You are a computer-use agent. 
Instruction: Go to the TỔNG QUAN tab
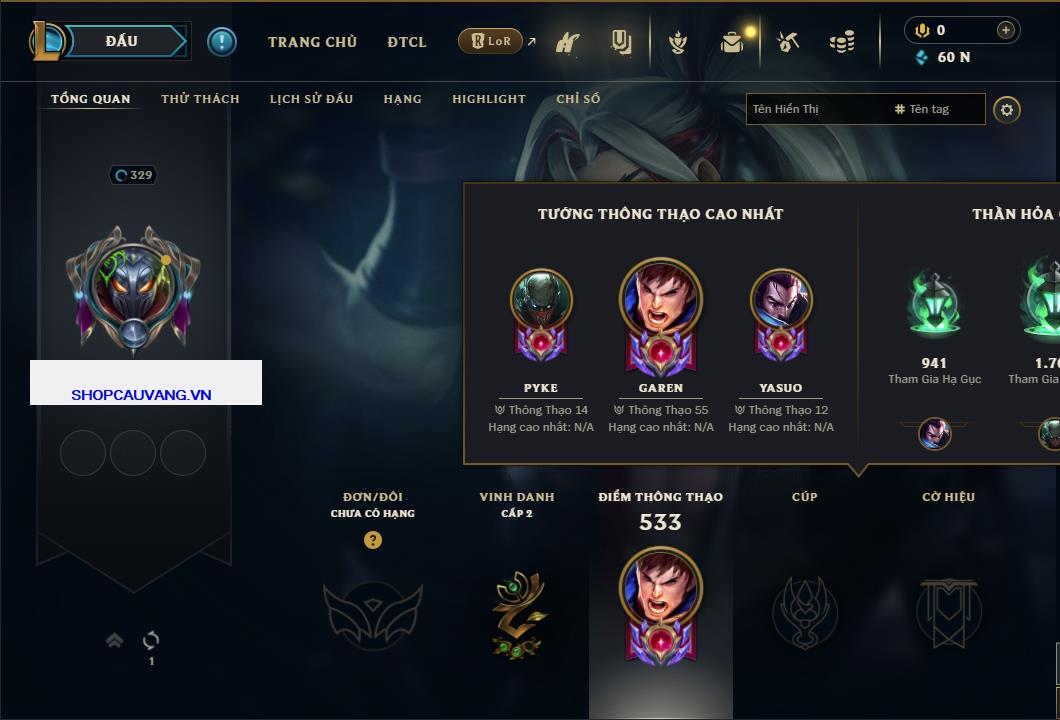(x=90, y=99)
